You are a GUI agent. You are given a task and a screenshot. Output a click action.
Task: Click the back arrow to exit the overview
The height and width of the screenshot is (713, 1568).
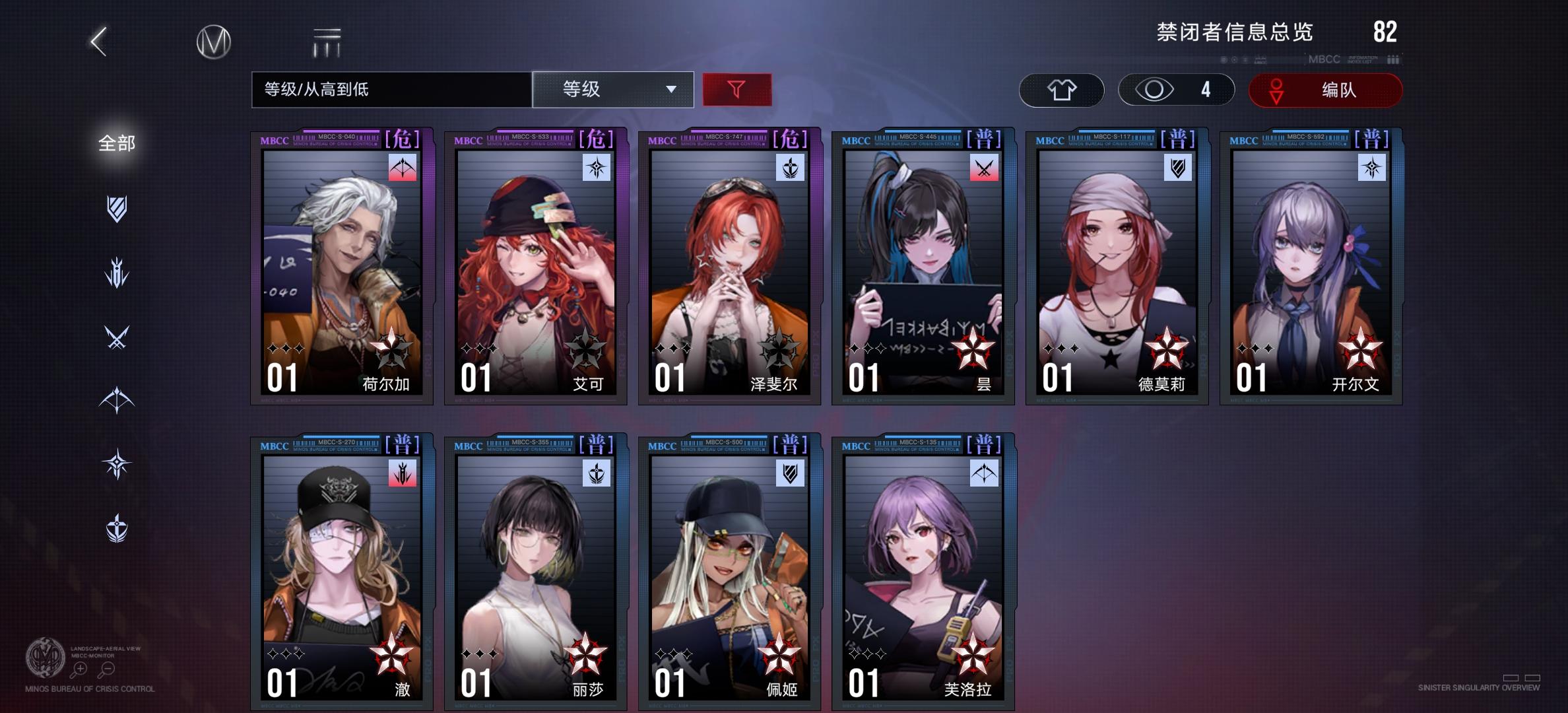click(x=96, y=42)
